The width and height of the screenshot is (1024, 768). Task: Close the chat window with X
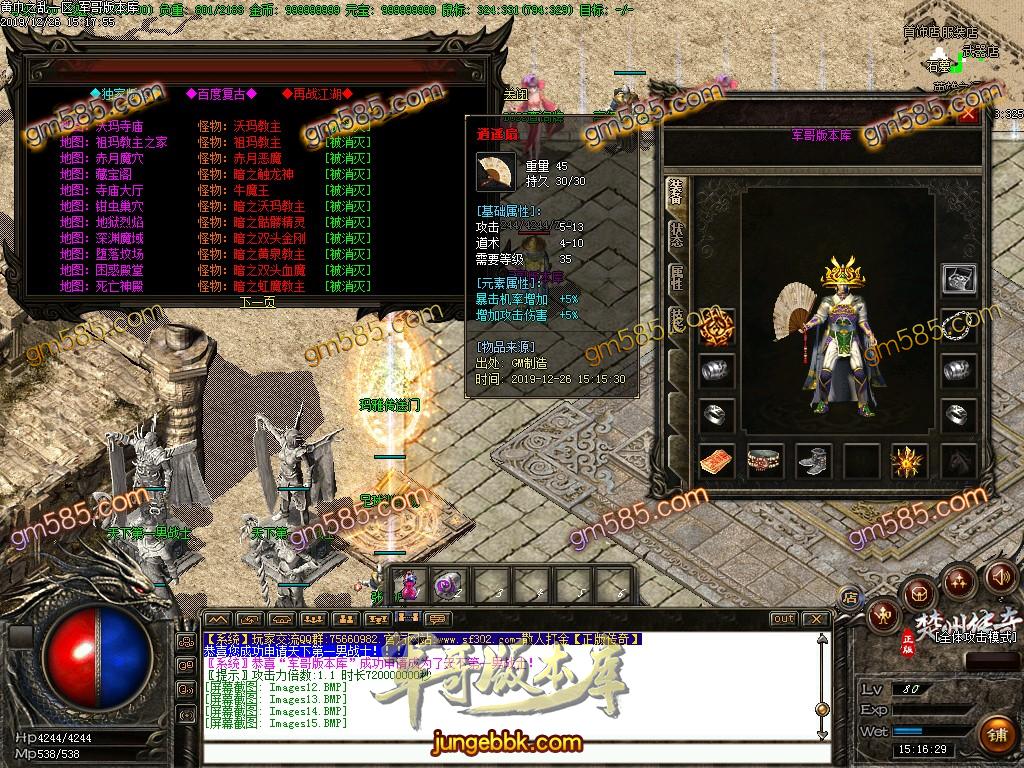point(816,619)
